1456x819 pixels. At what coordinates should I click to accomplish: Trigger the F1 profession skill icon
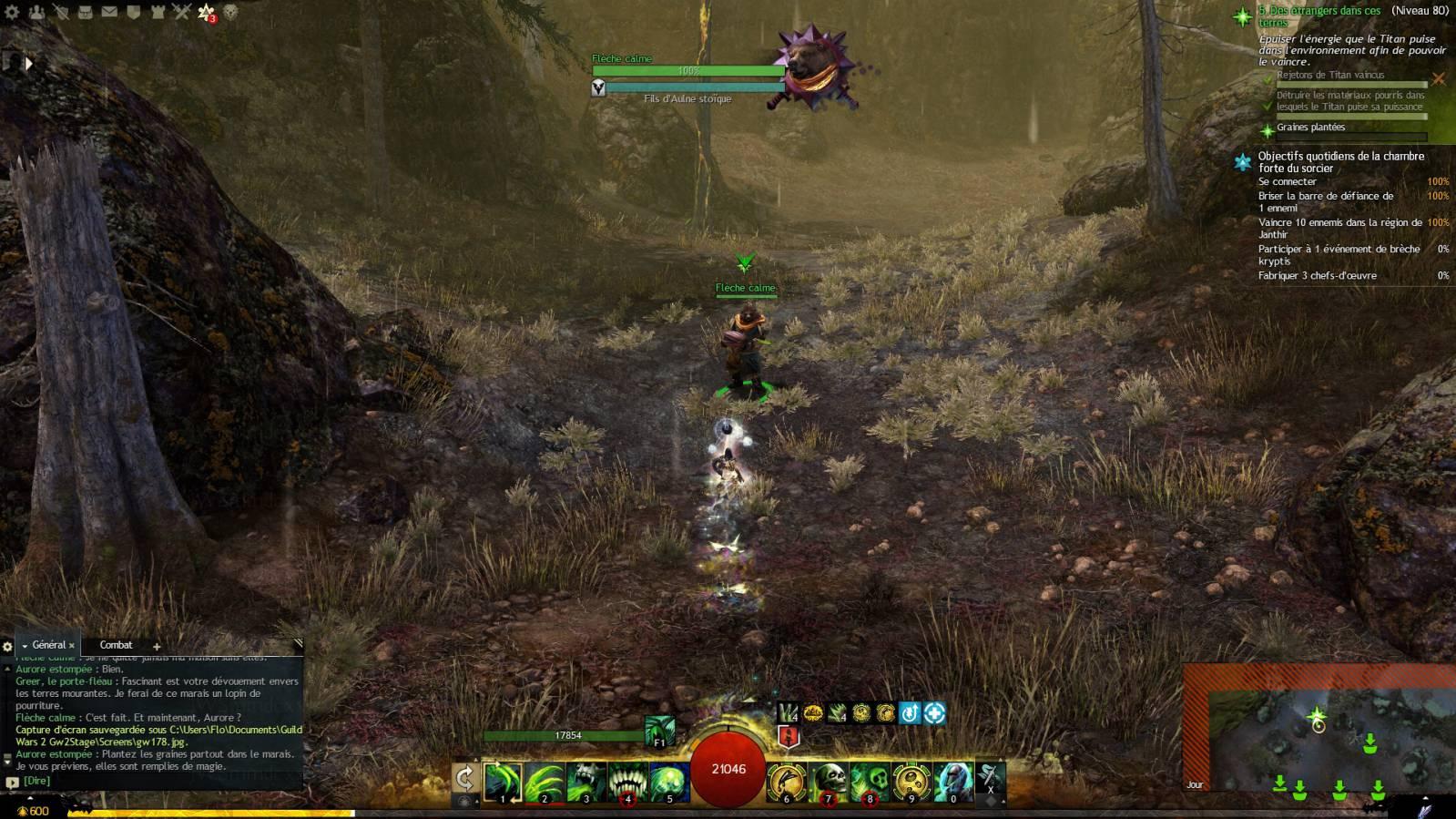[659, 730]
